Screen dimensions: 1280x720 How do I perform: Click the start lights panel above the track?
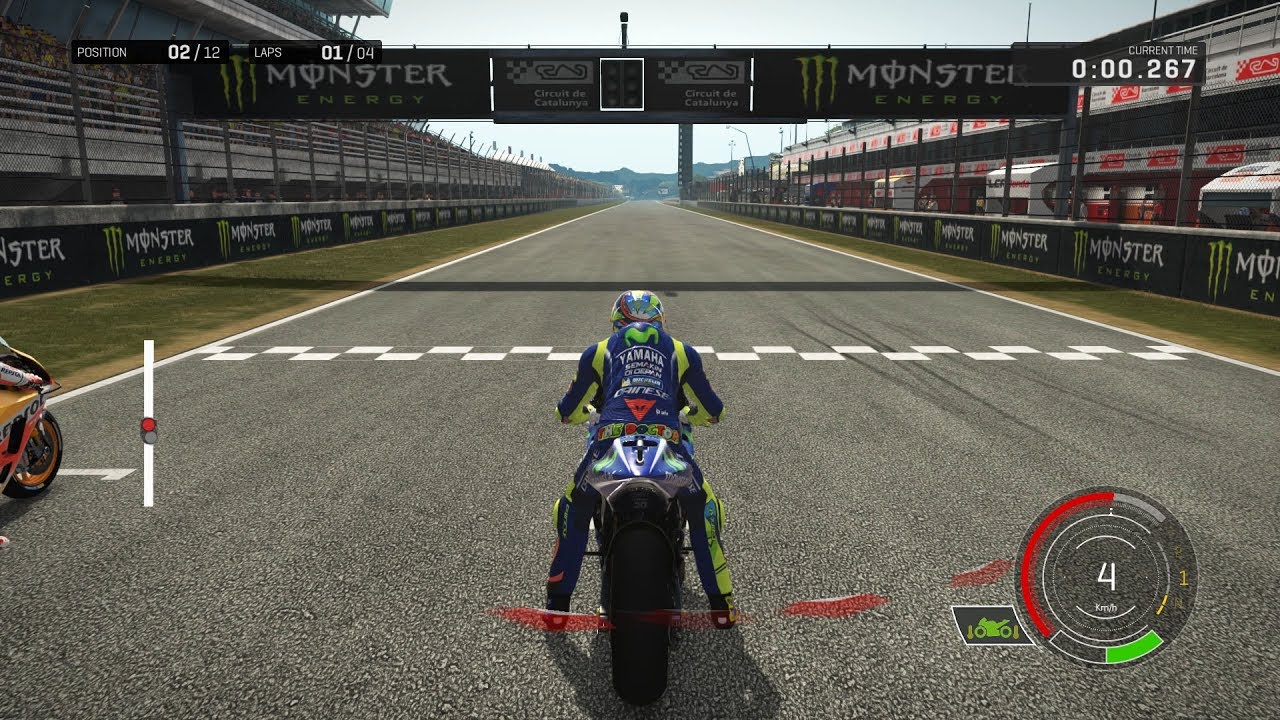[621, 84]
